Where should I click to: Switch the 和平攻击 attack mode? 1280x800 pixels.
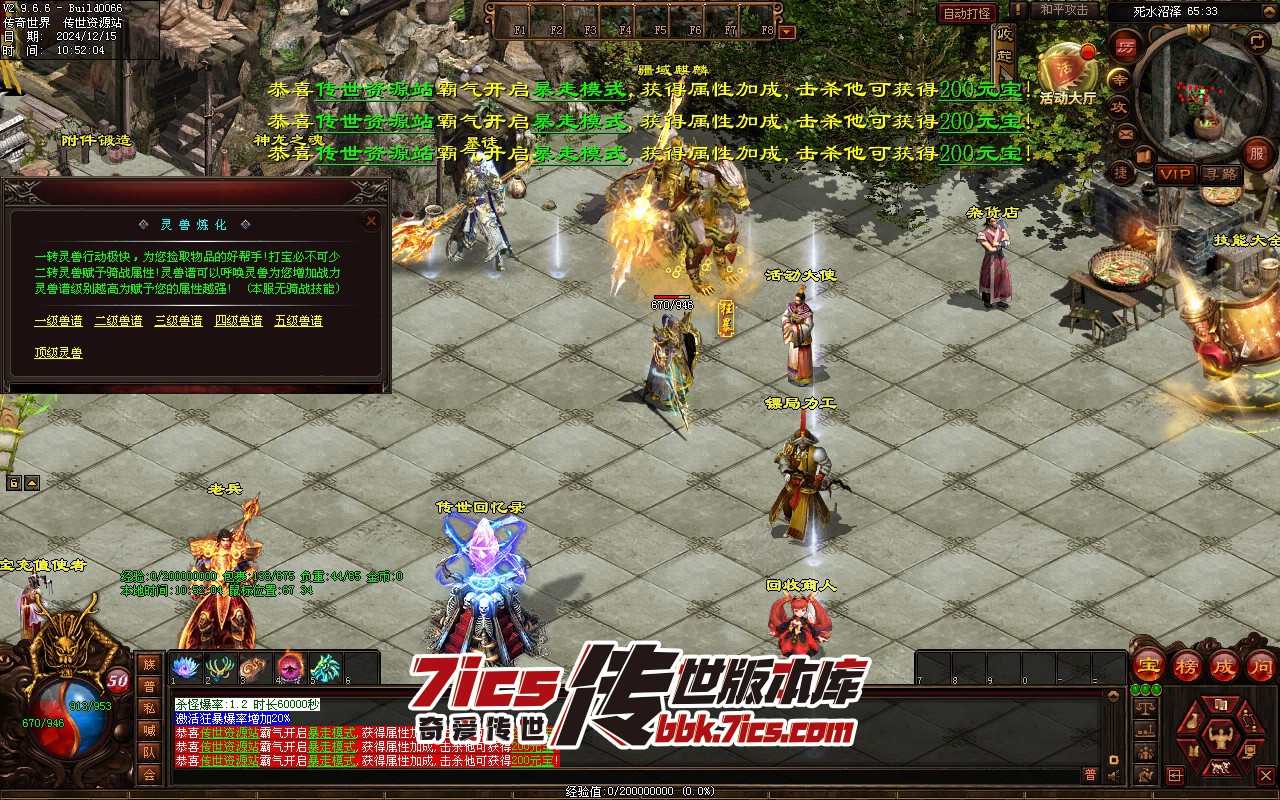coord(1063,10)
